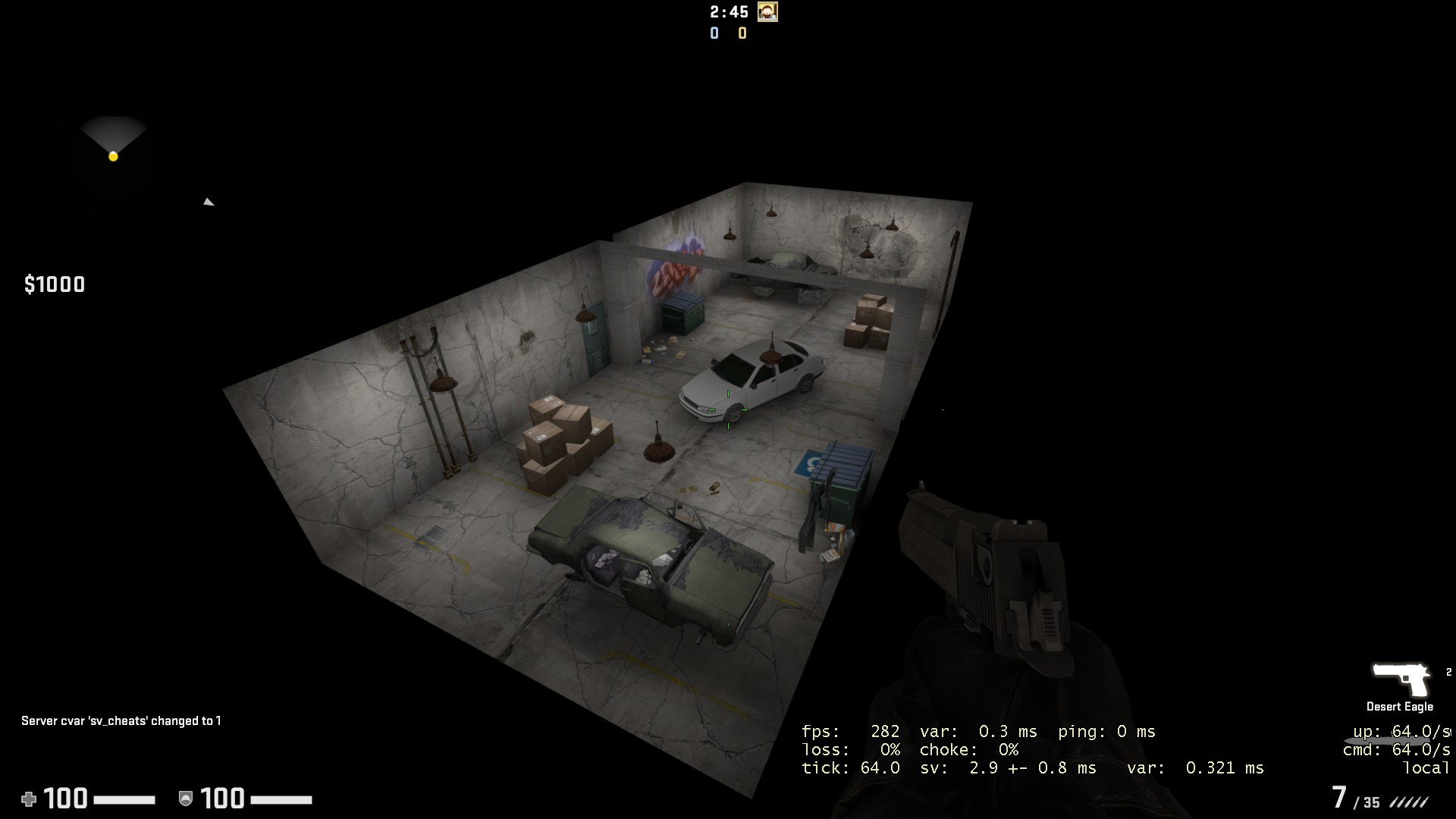Click the Desert Eagle name label

point(1399,705)
